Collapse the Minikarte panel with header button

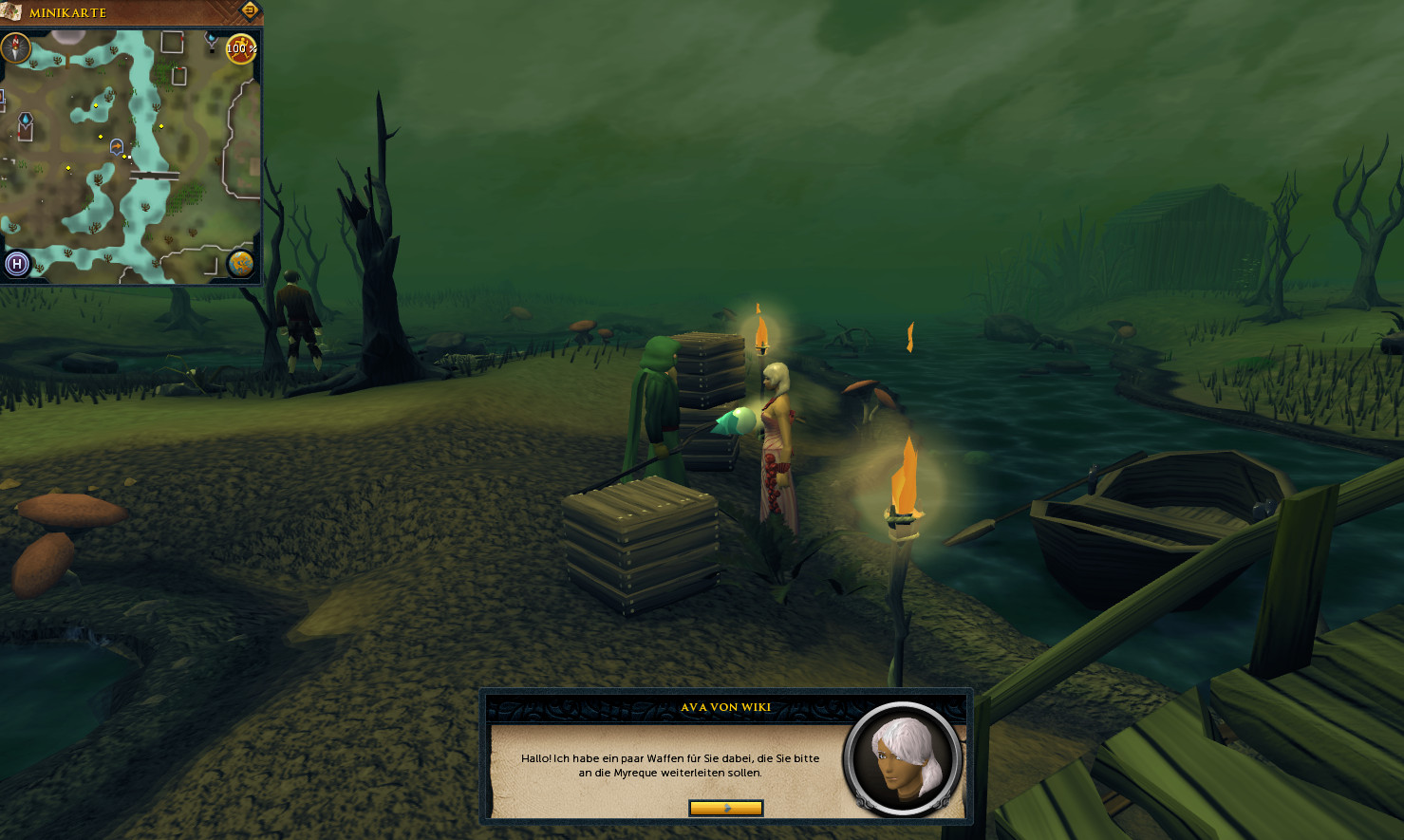click(250, 11)
